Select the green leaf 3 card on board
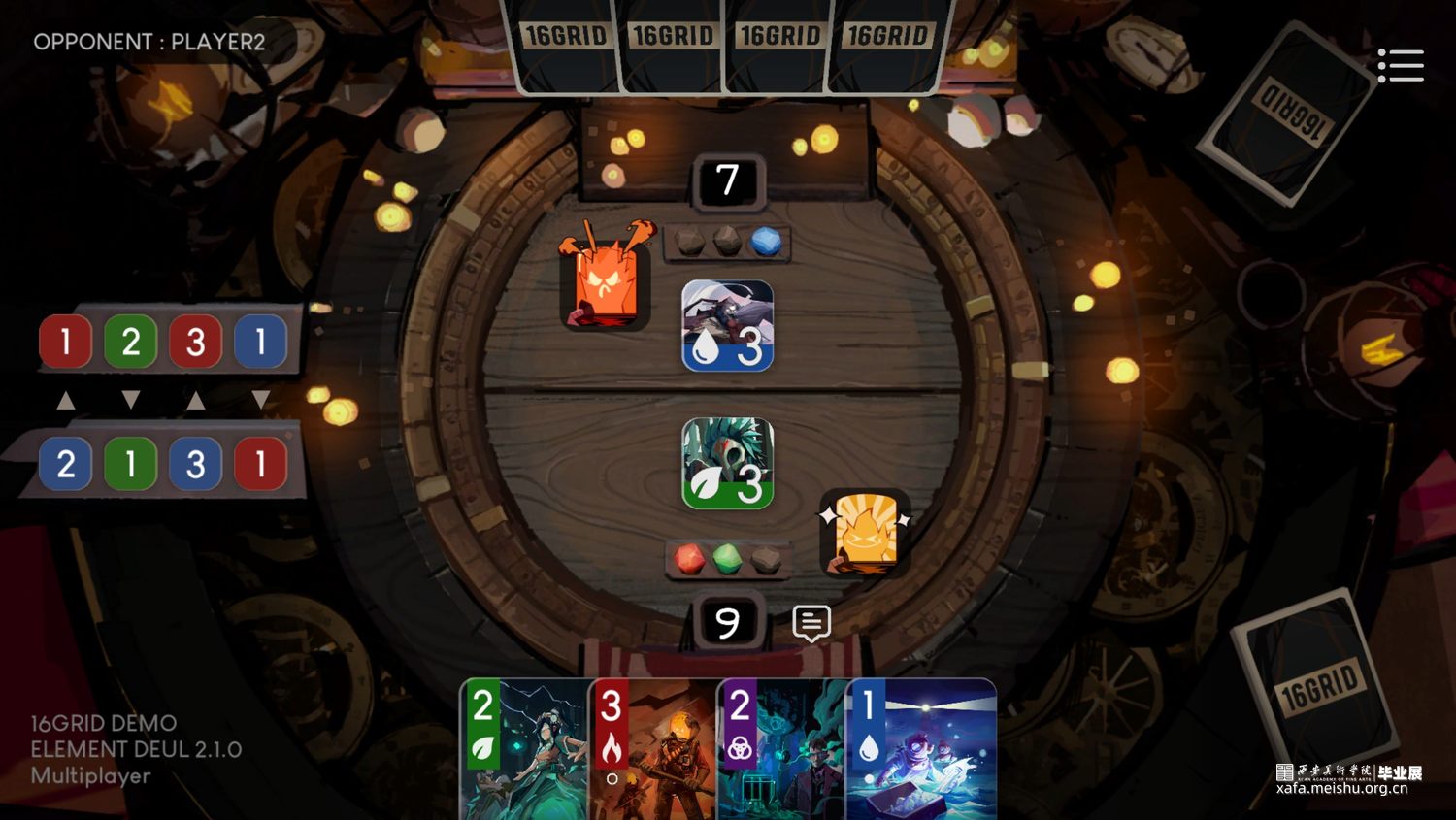 [728, 464]
